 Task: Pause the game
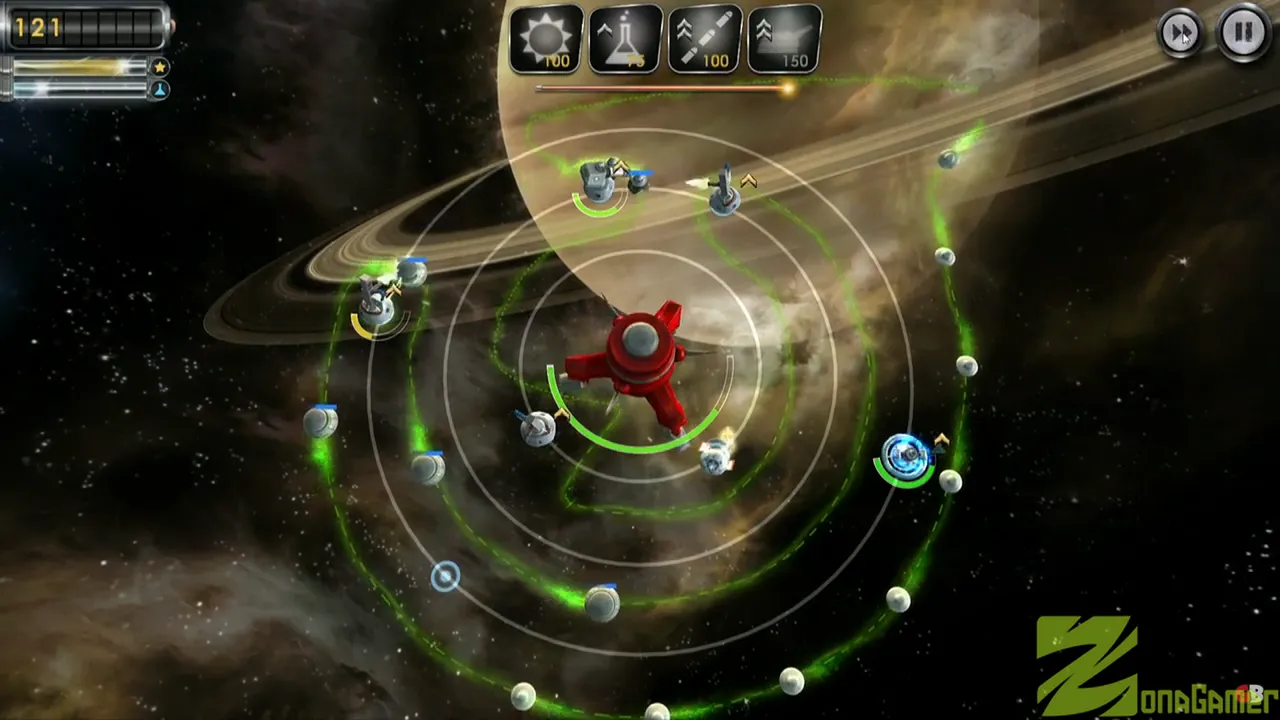pos(1243,33)
